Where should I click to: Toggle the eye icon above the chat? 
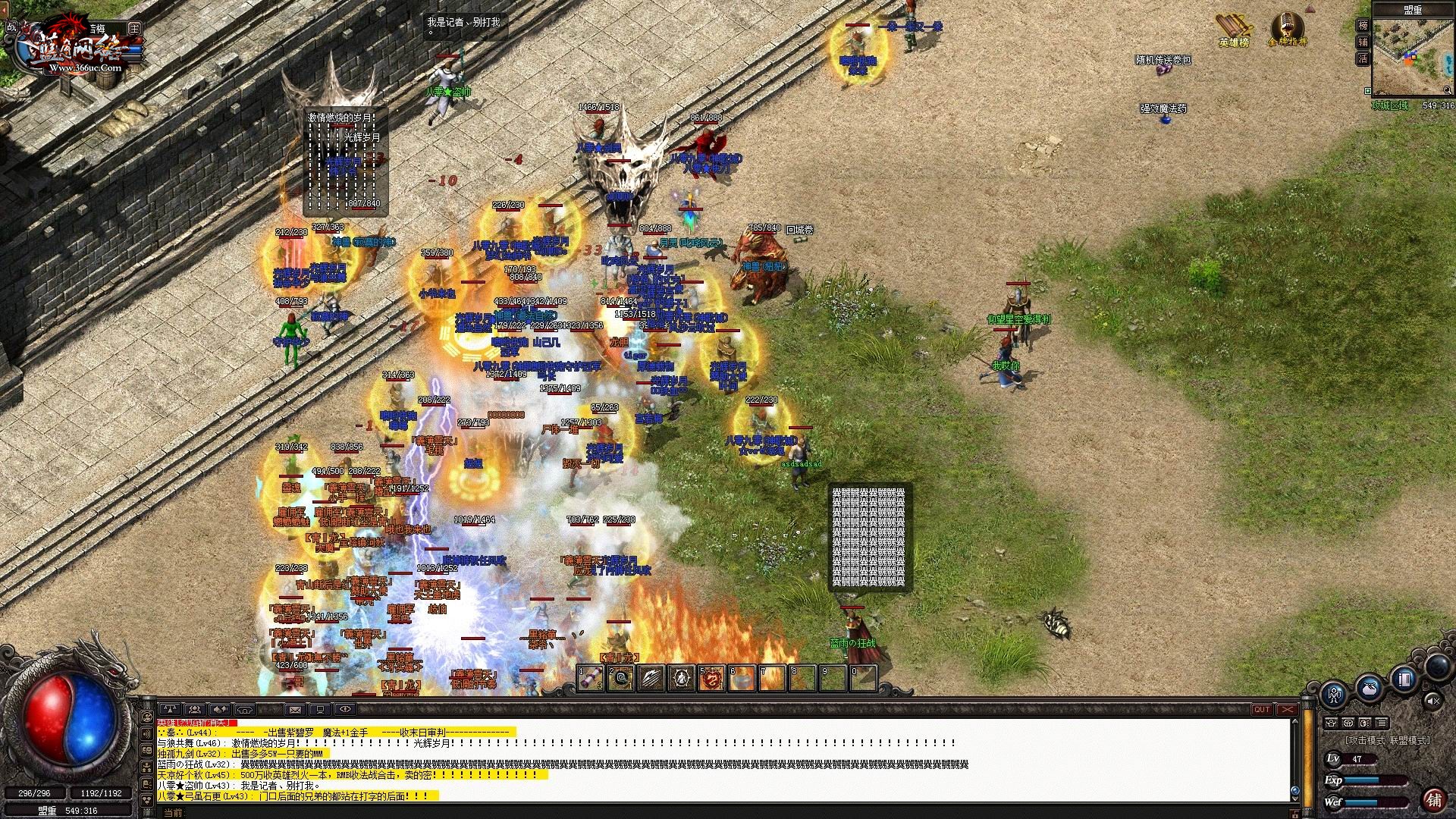[345, 710]
